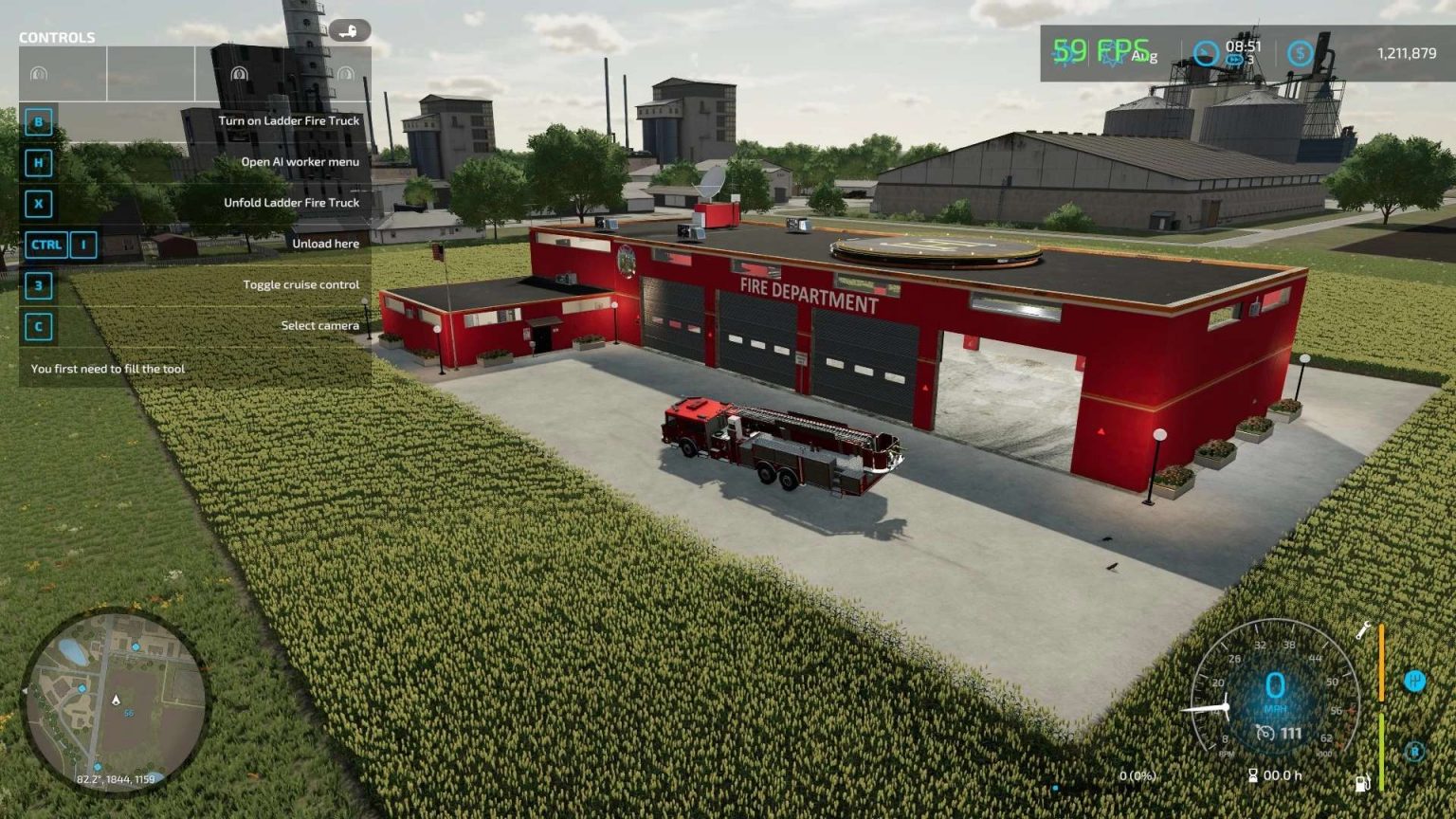
Task: Click the clock icon beside the 08:51 time
Action: click(1206, 54)
